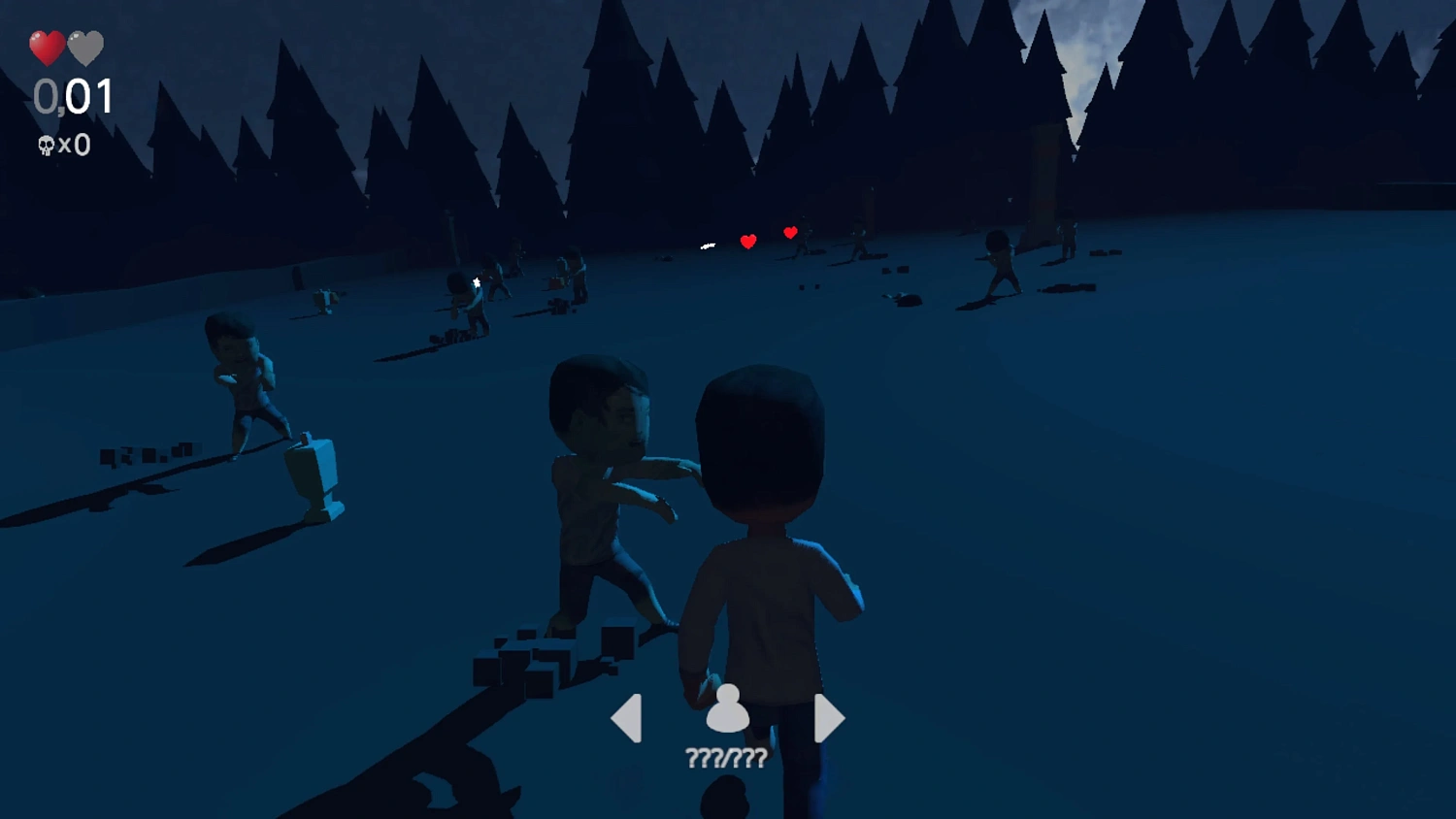Screen dimensions: 1456x819
Task: Click the 0,01 score counter
Action: pyautogui.click(x=72, y=97)
